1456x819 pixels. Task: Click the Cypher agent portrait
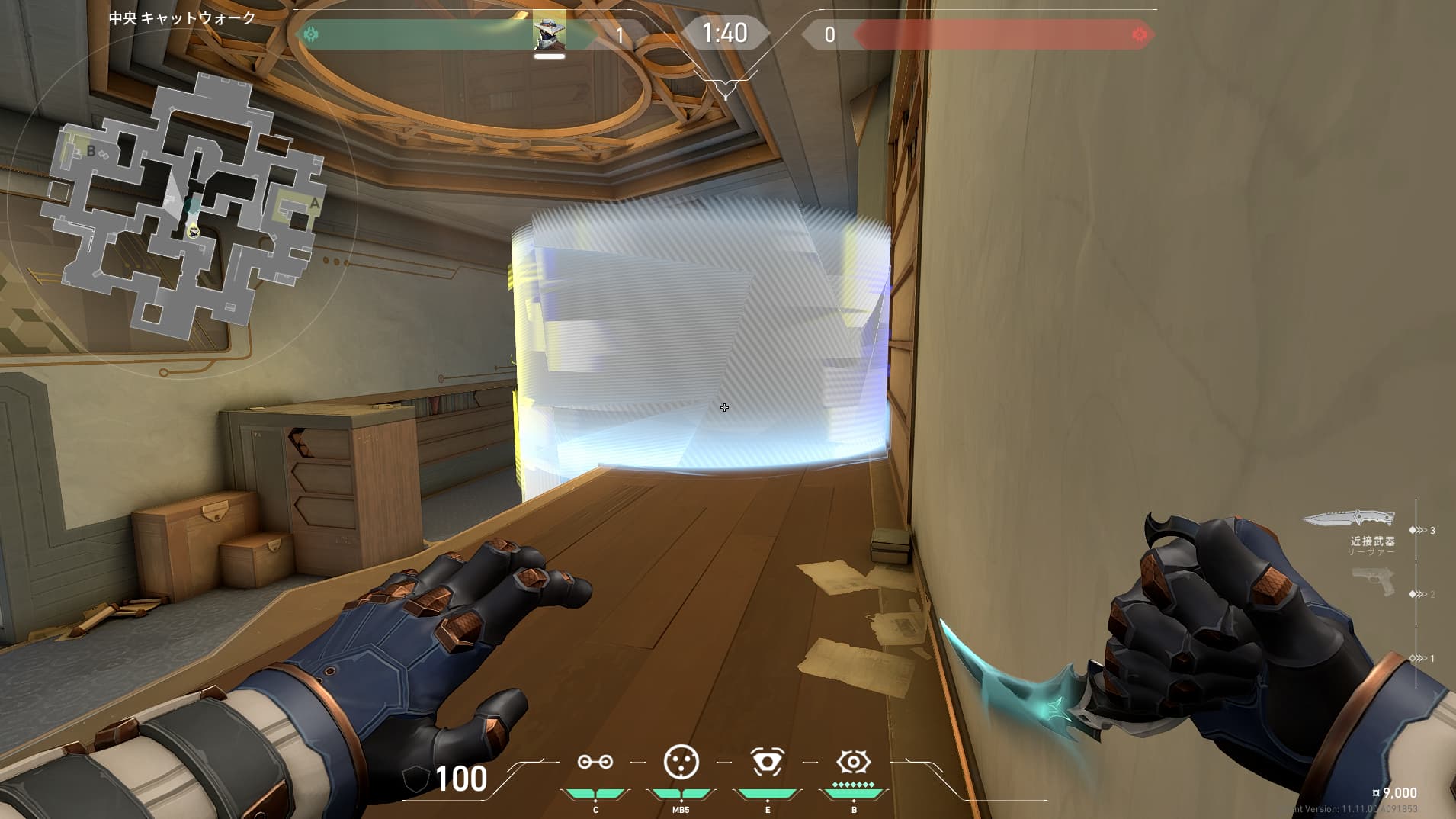coord(549,33)
